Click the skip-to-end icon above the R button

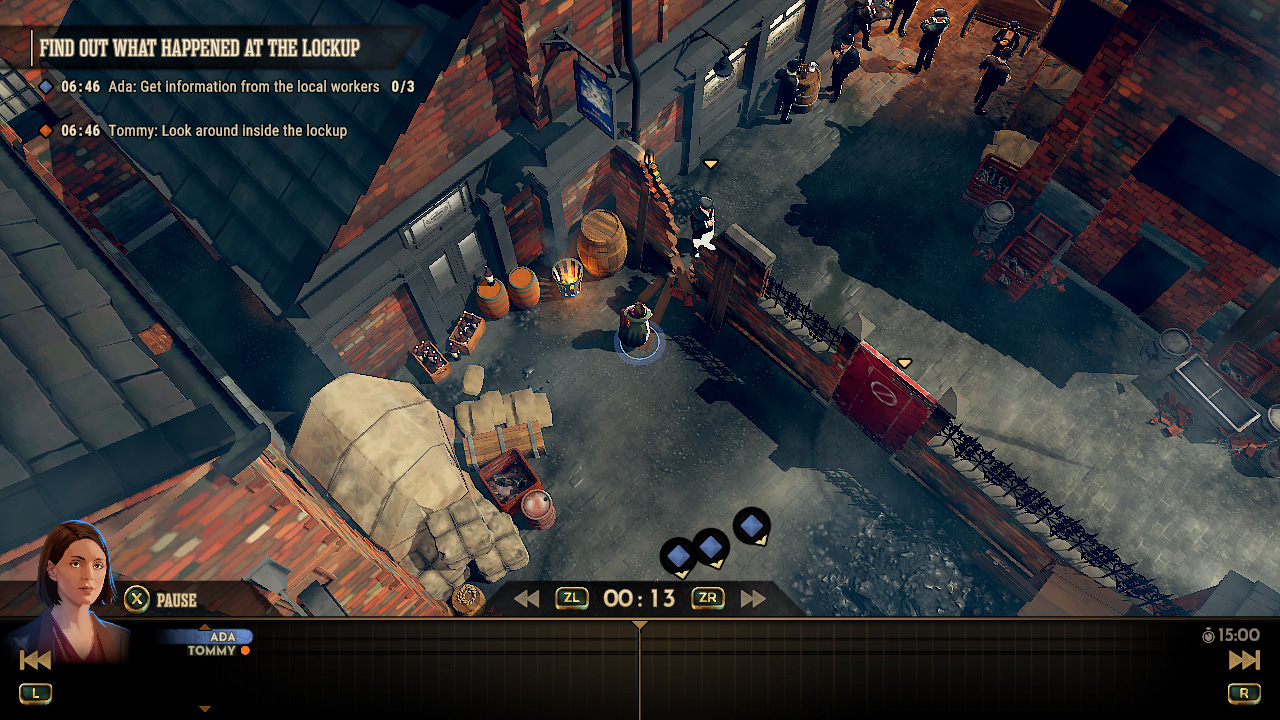pyautogui.click(x=1243, y=660)
